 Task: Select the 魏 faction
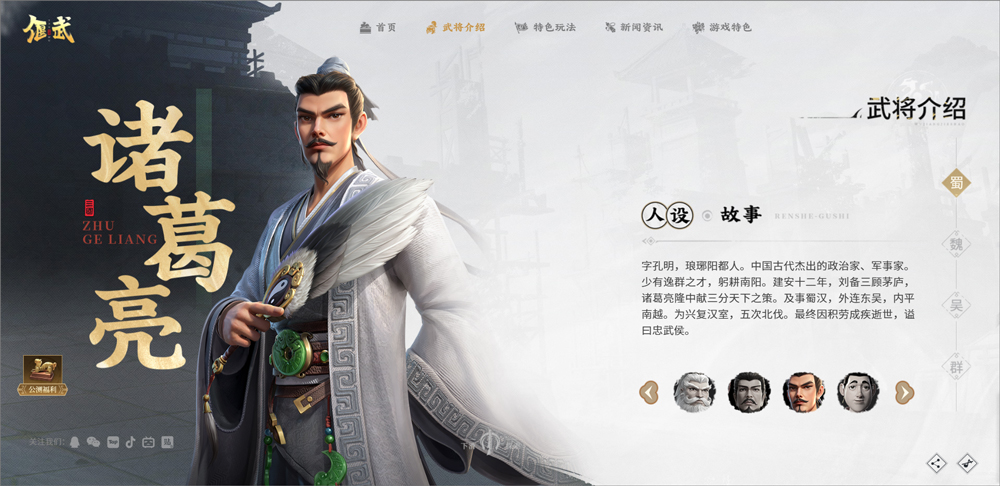957,244
